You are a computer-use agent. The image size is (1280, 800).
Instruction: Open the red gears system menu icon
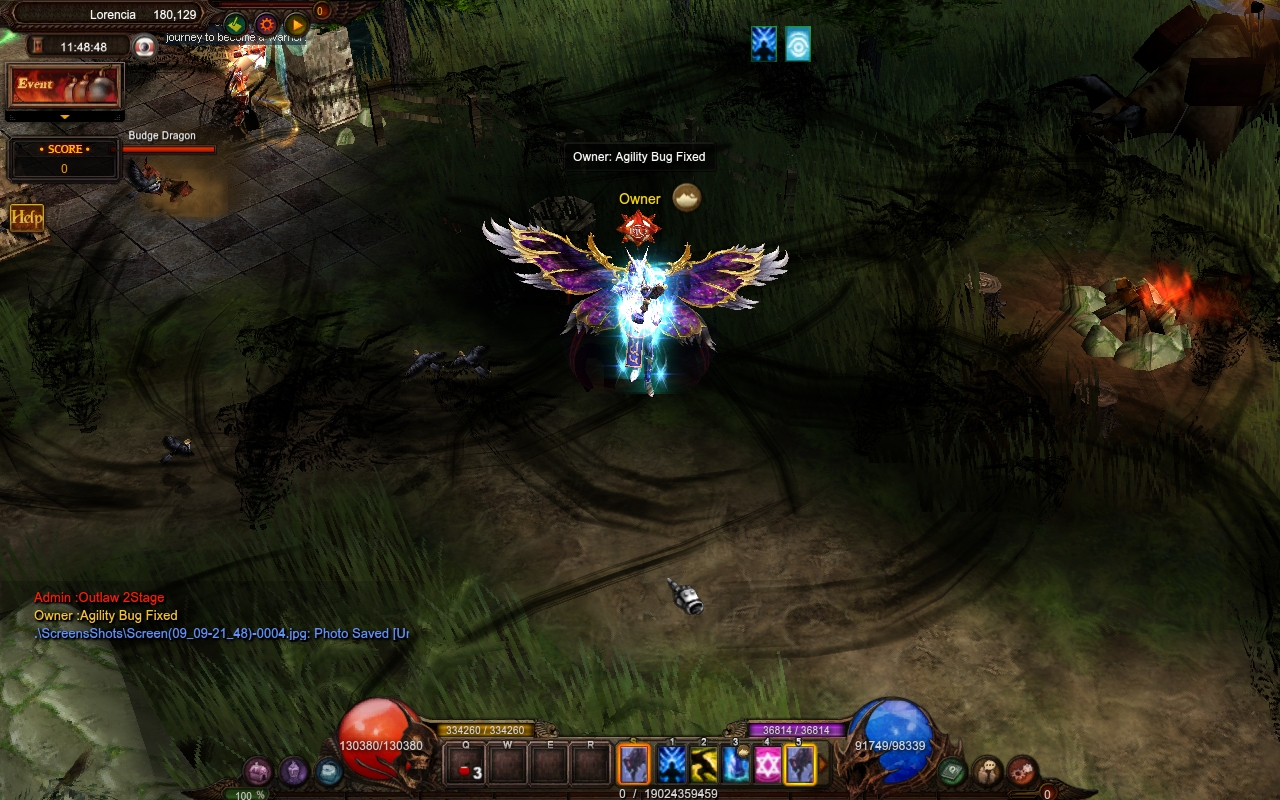click(x=1021, y=771)
